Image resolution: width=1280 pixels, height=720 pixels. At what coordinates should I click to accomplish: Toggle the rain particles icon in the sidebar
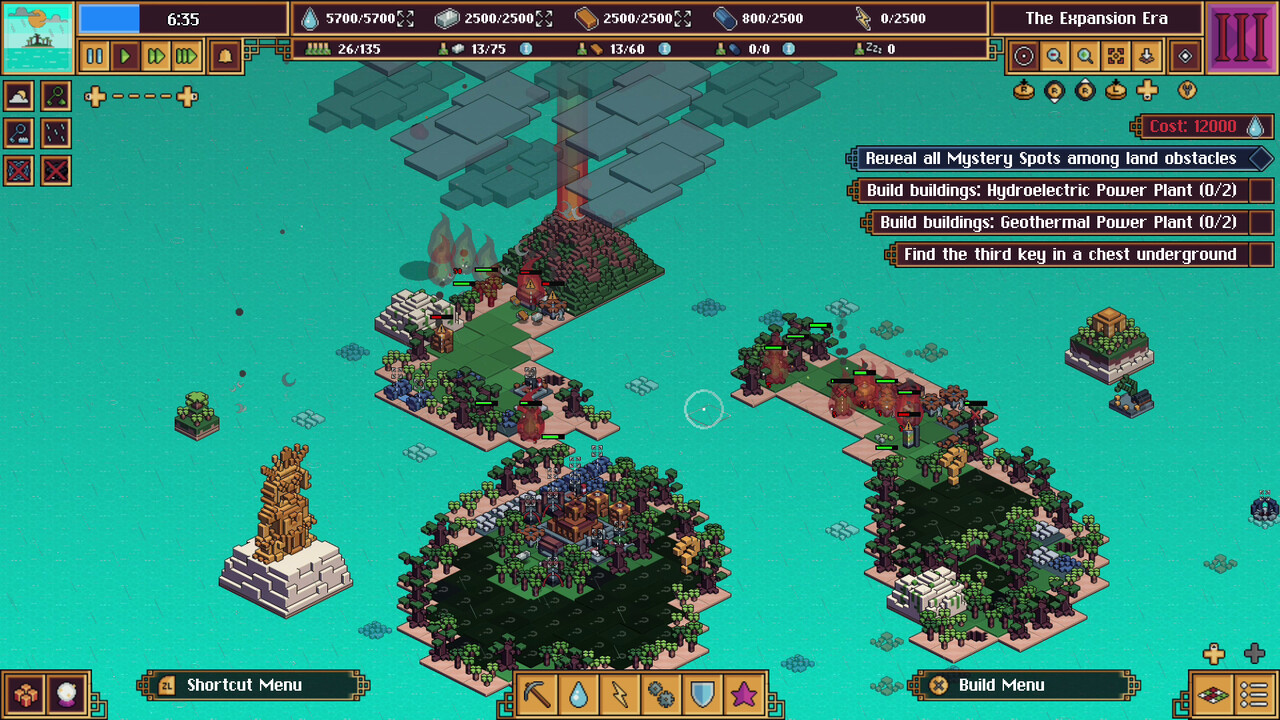tap(56, 133)
